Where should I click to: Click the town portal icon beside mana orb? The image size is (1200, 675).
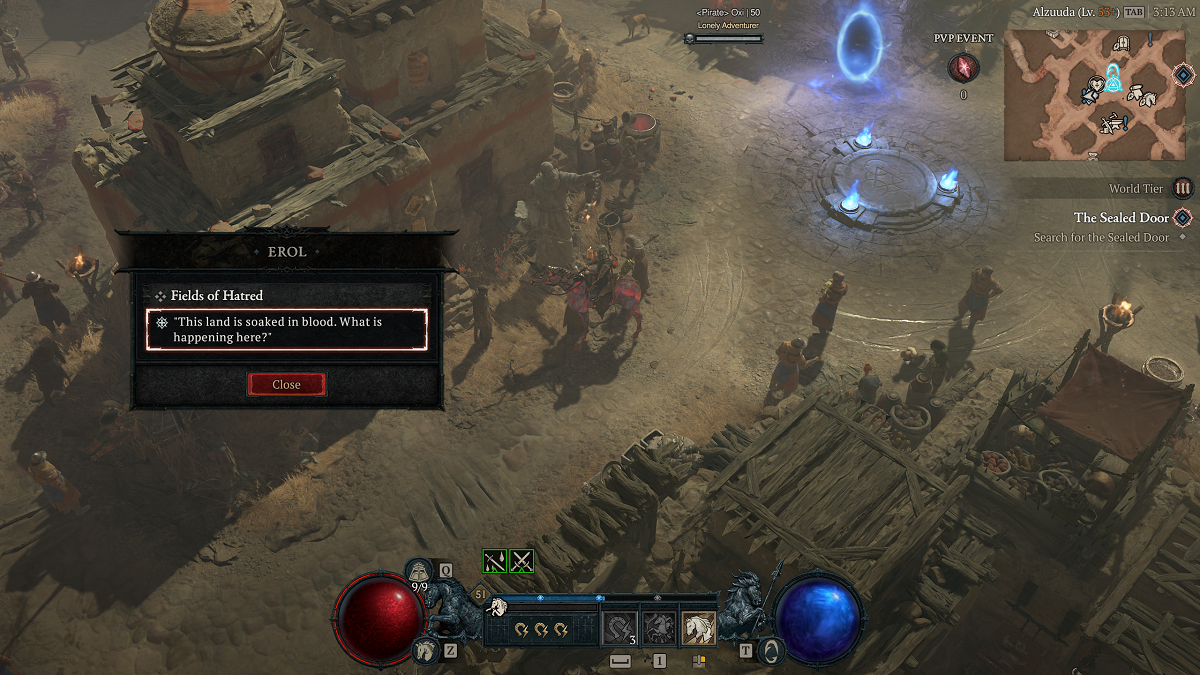pos(771,650)
